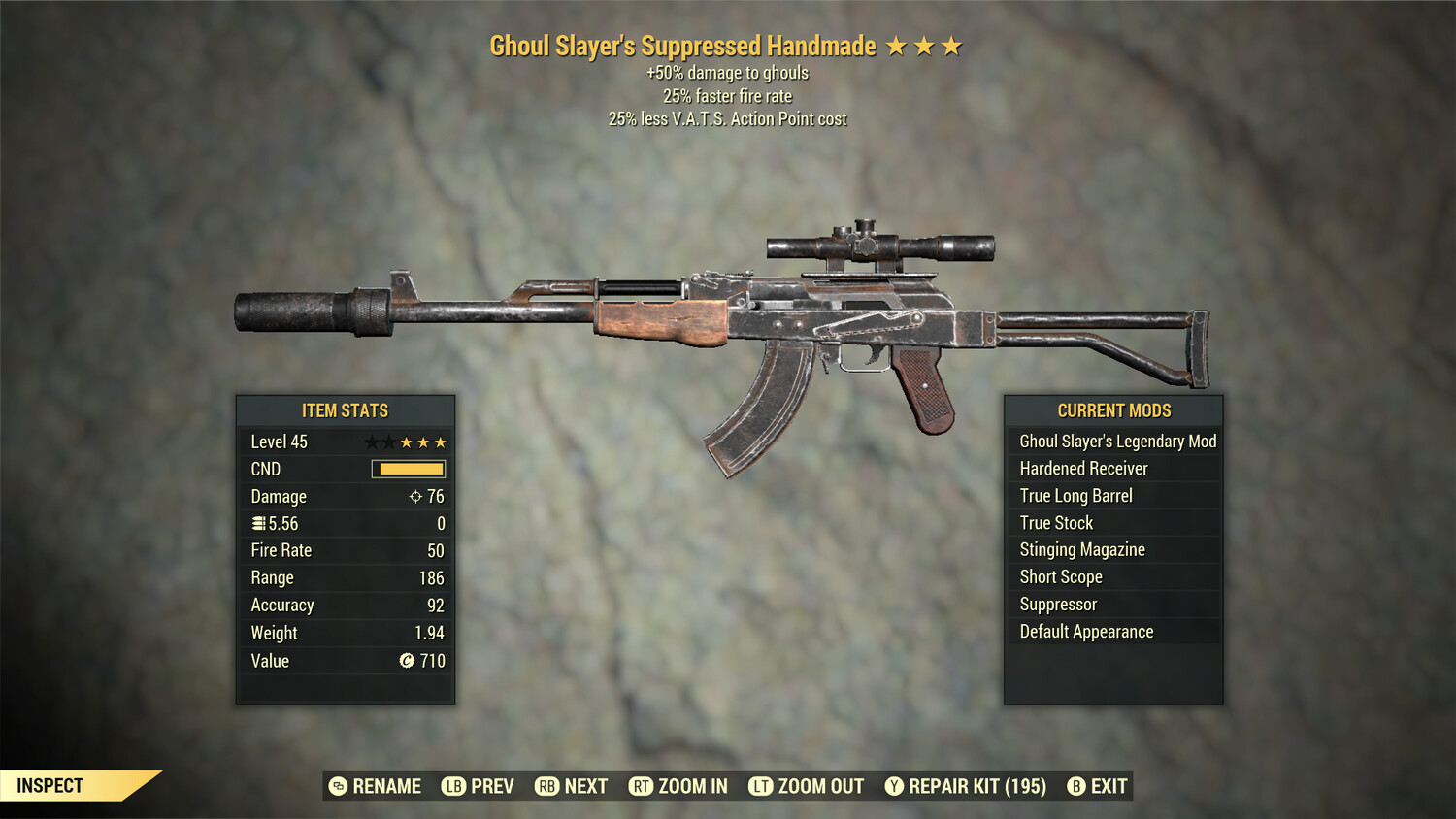Go to the Prev item

pyautogui.click(x=479, y=786)
